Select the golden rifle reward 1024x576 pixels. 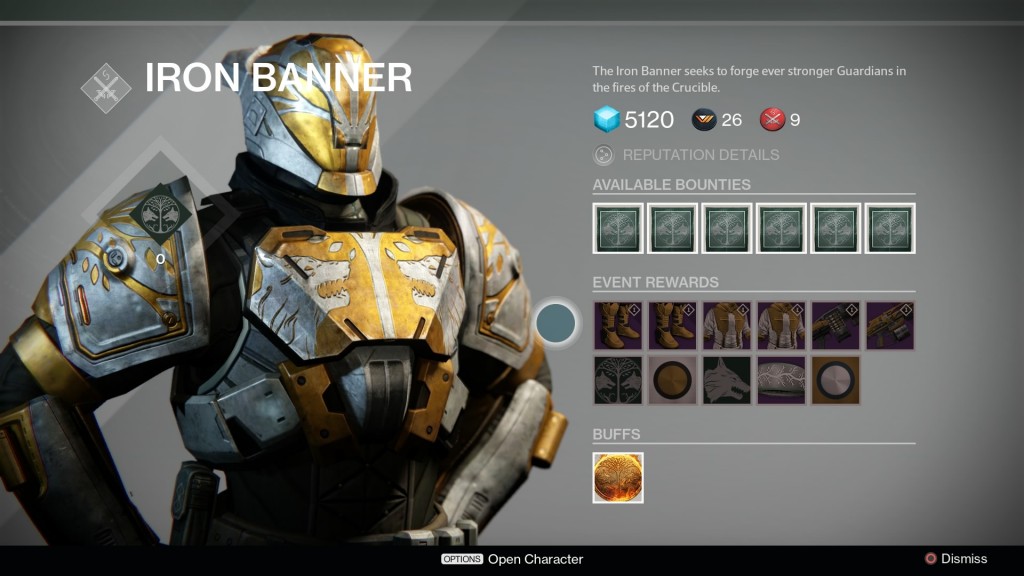pyautogui.click(x=890, y=326)
